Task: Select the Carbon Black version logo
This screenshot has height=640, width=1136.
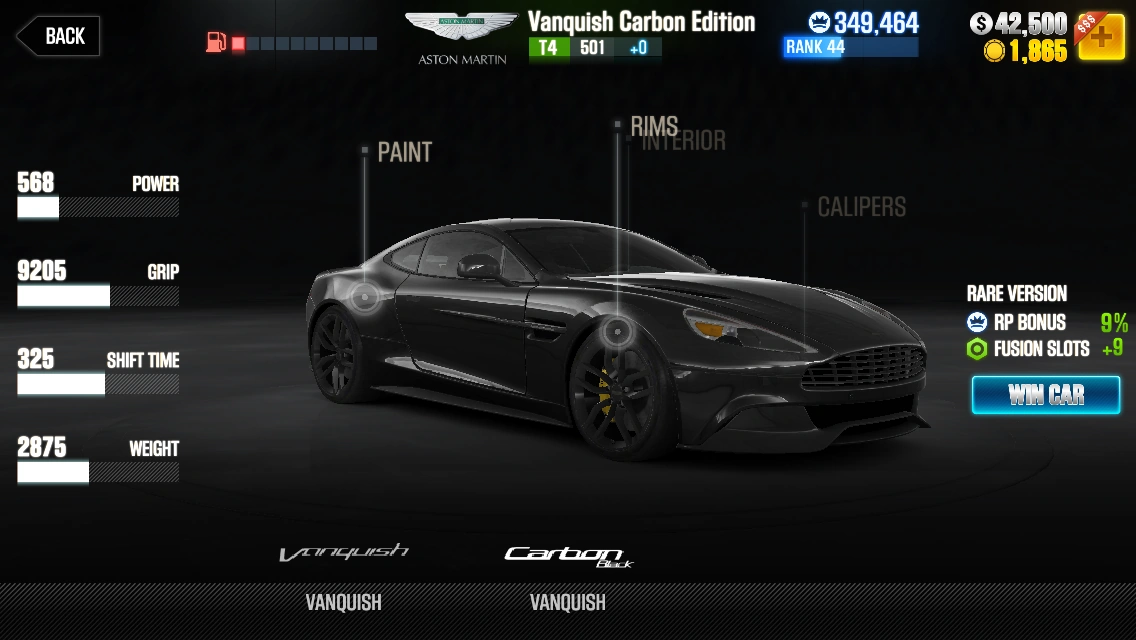Action: tap(568, 556)
